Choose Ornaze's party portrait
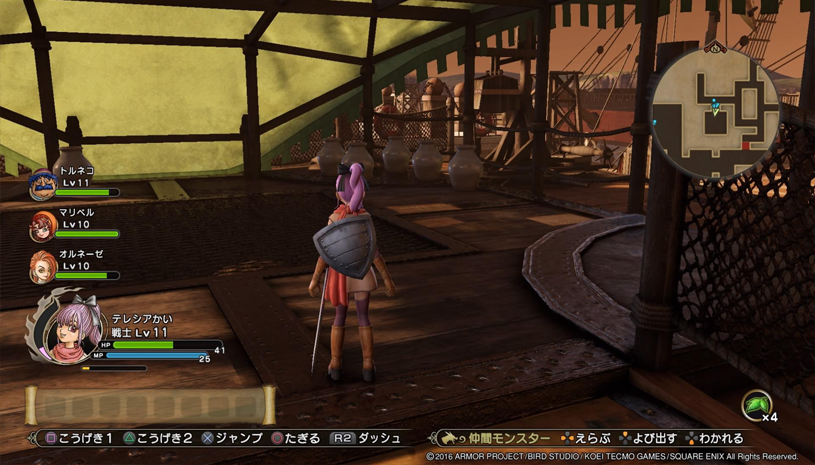 [43, 266]
